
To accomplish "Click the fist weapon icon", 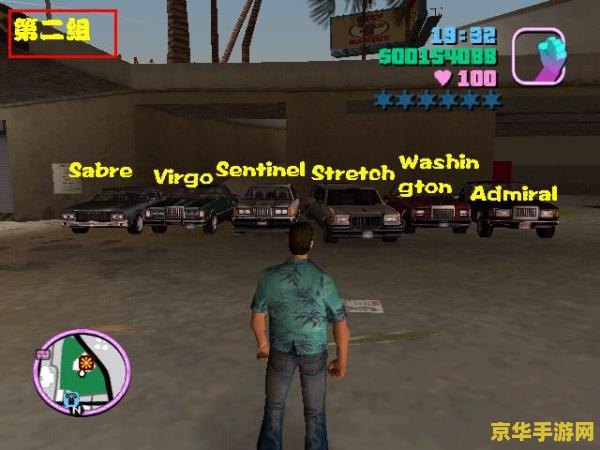I will pyautogui.click(x=538, y=56).
